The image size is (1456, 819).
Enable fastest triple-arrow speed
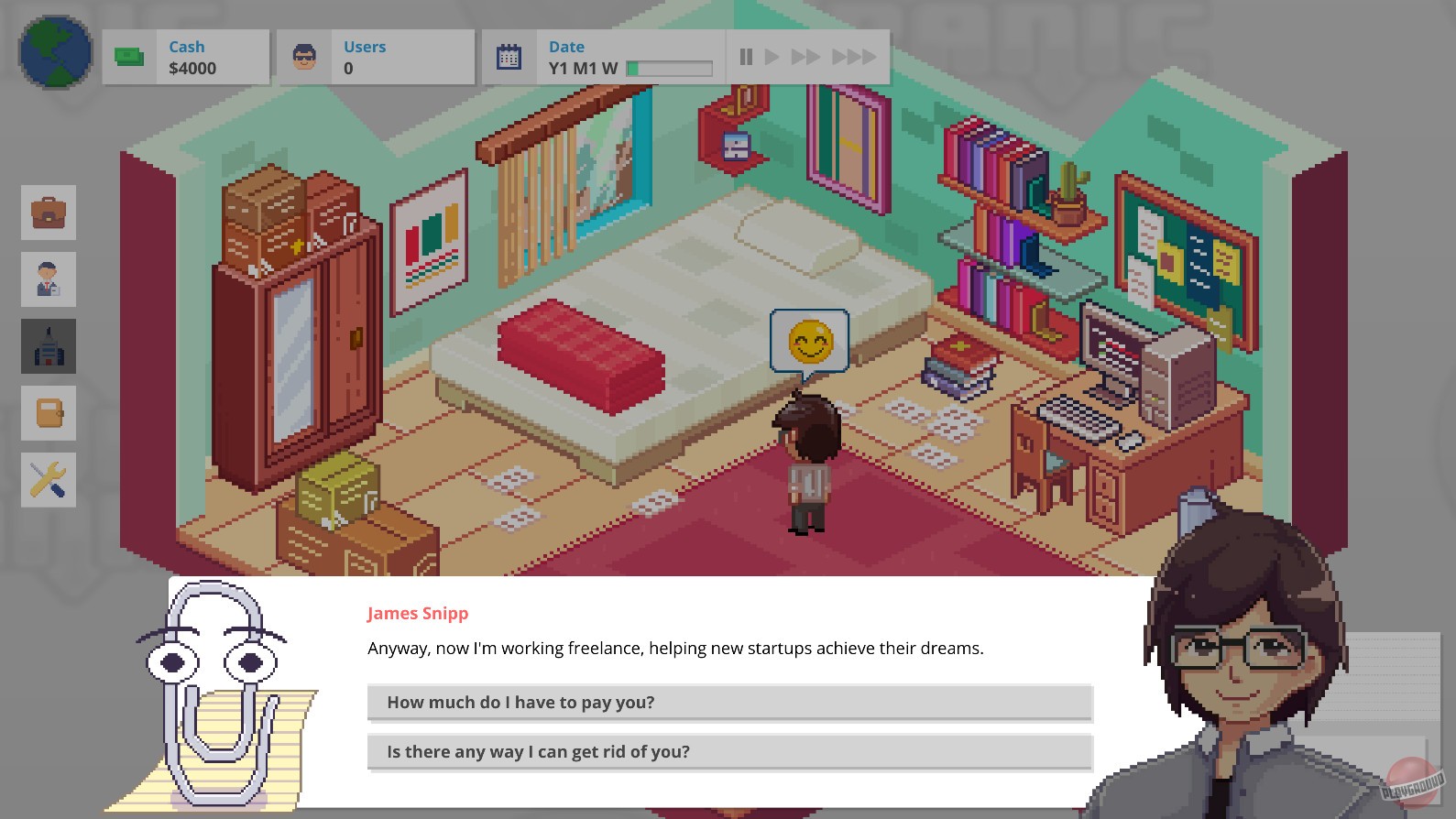tap(854, 56)
